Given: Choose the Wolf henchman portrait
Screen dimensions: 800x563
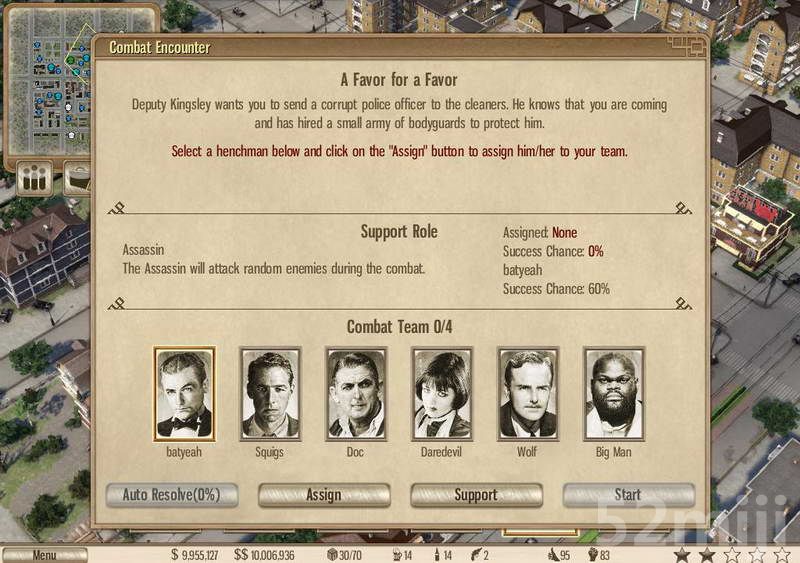Looking at the screenshot, I should point(528,394).
